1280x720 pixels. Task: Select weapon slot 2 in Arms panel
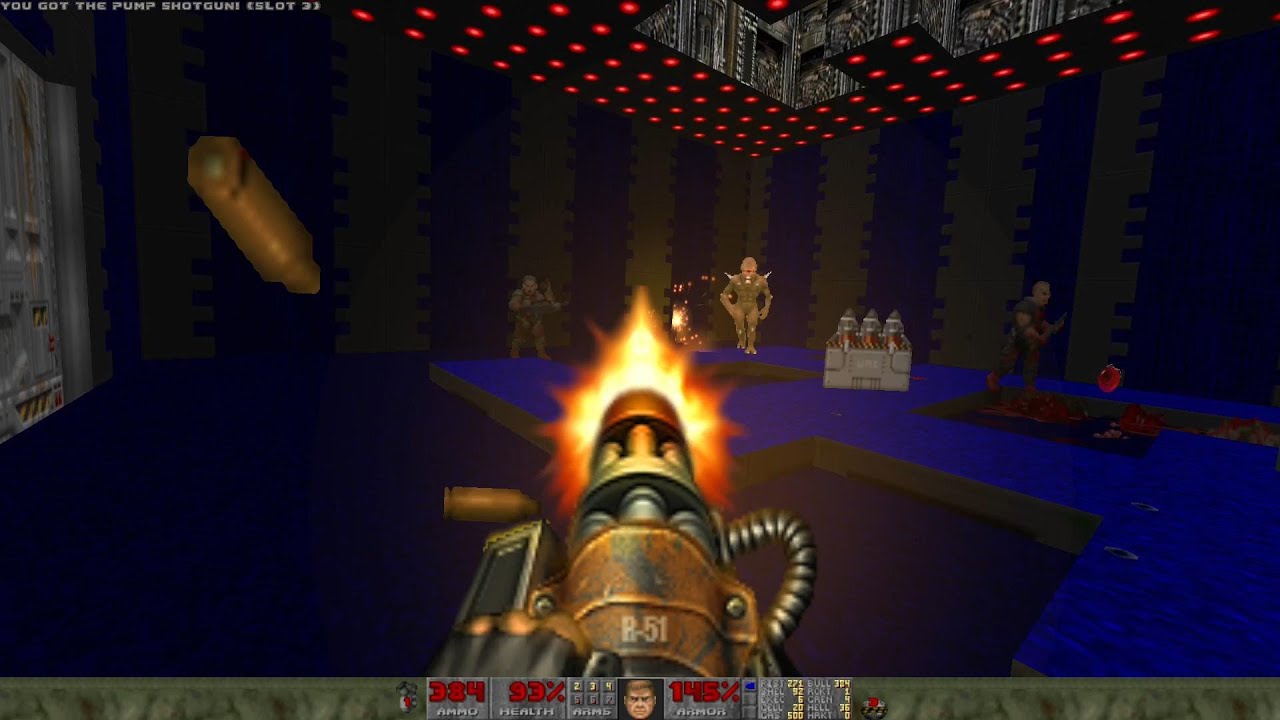pos(577,686)
